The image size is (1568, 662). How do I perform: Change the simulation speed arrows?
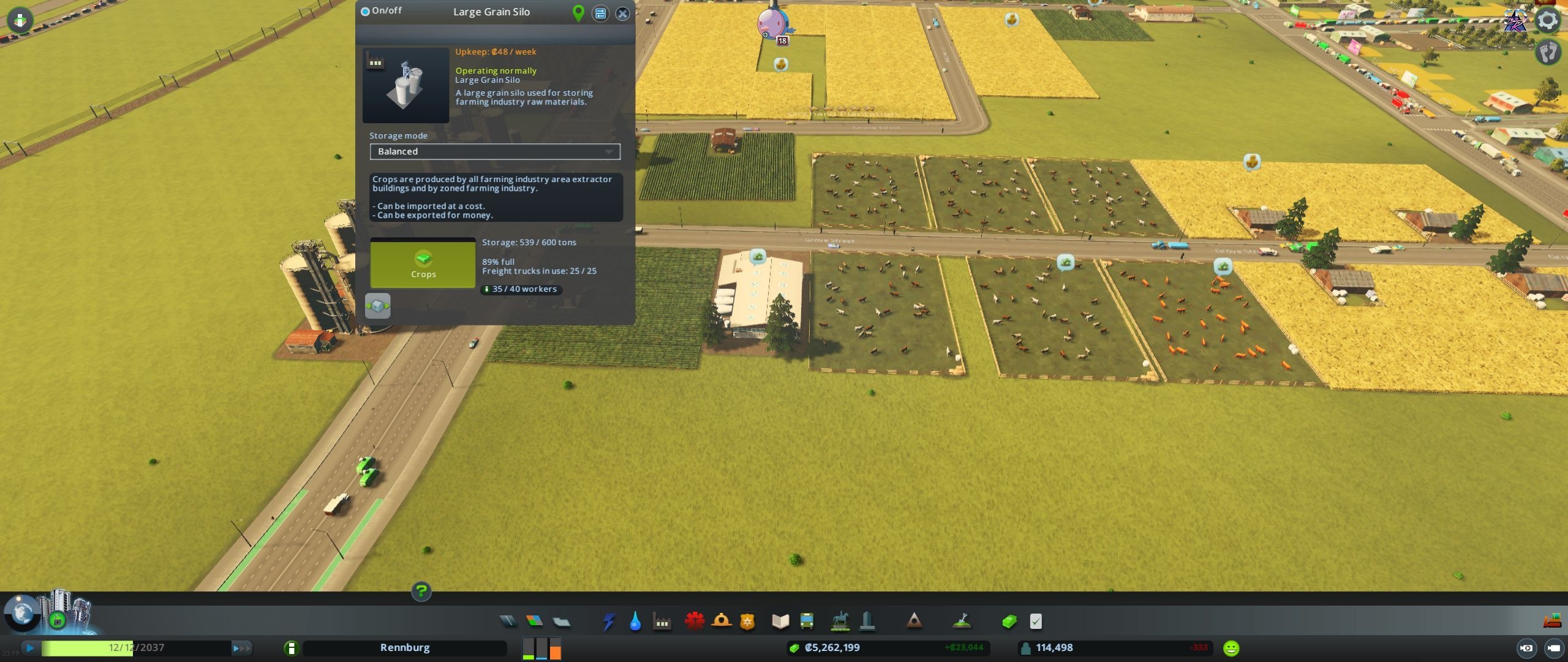tap(241, 648)
